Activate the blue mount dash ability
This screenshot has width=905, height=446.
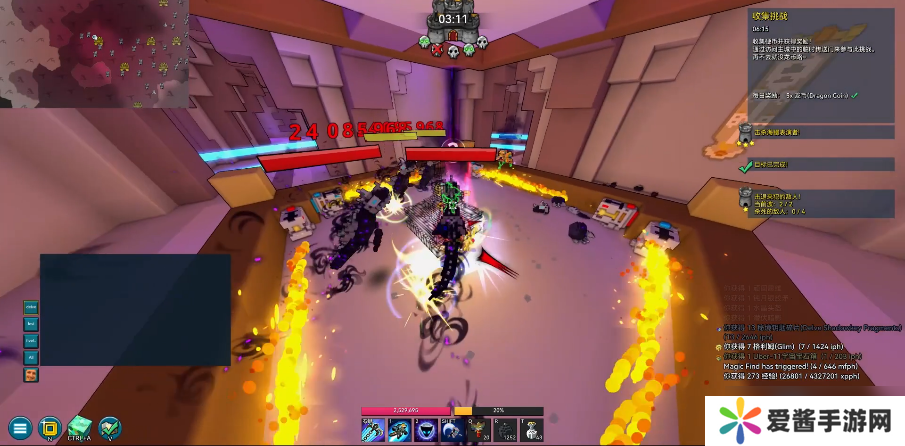398,428
